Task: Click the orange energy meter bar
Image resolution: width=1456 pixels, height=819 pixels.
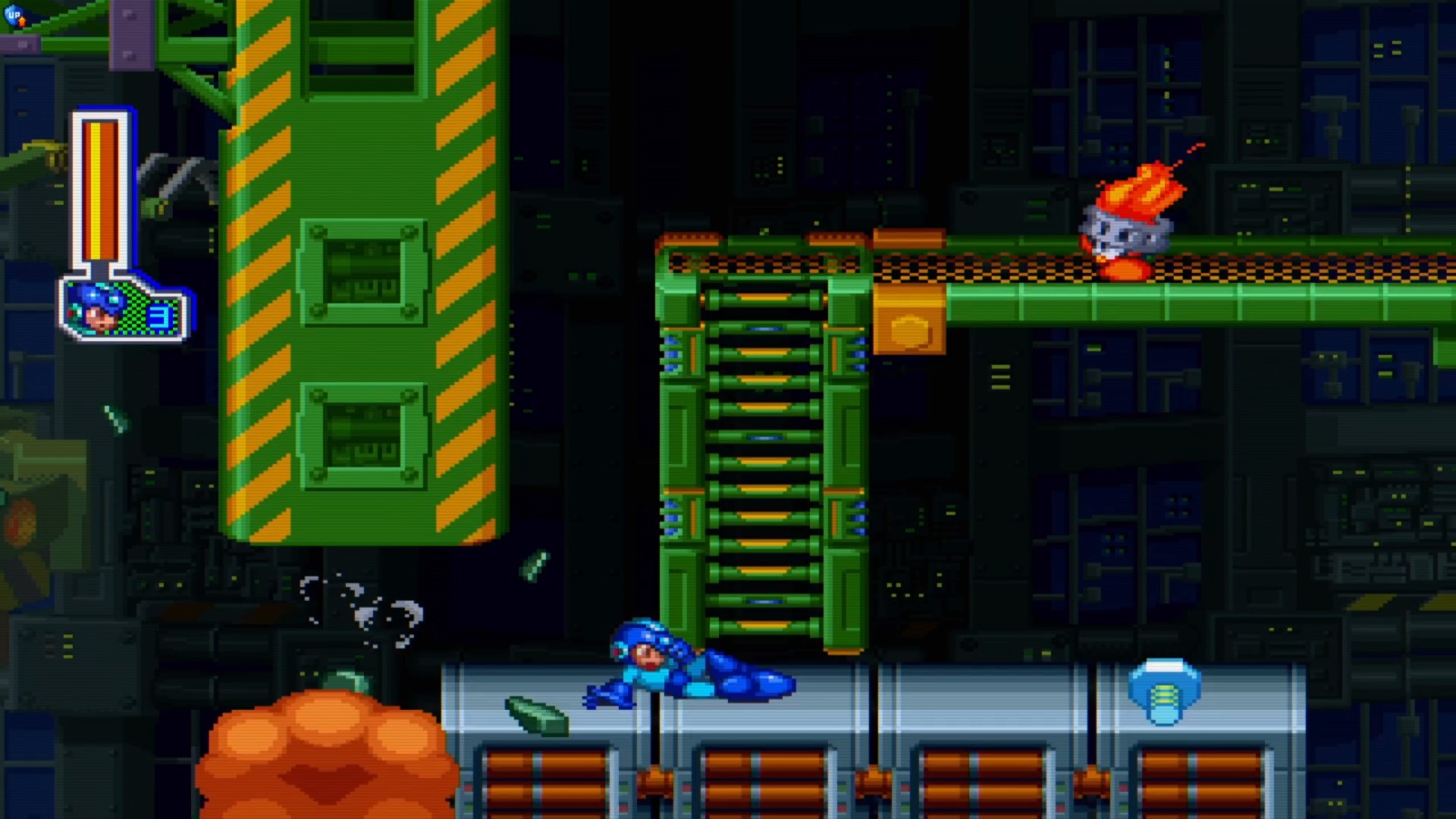Action: point(98,191)
